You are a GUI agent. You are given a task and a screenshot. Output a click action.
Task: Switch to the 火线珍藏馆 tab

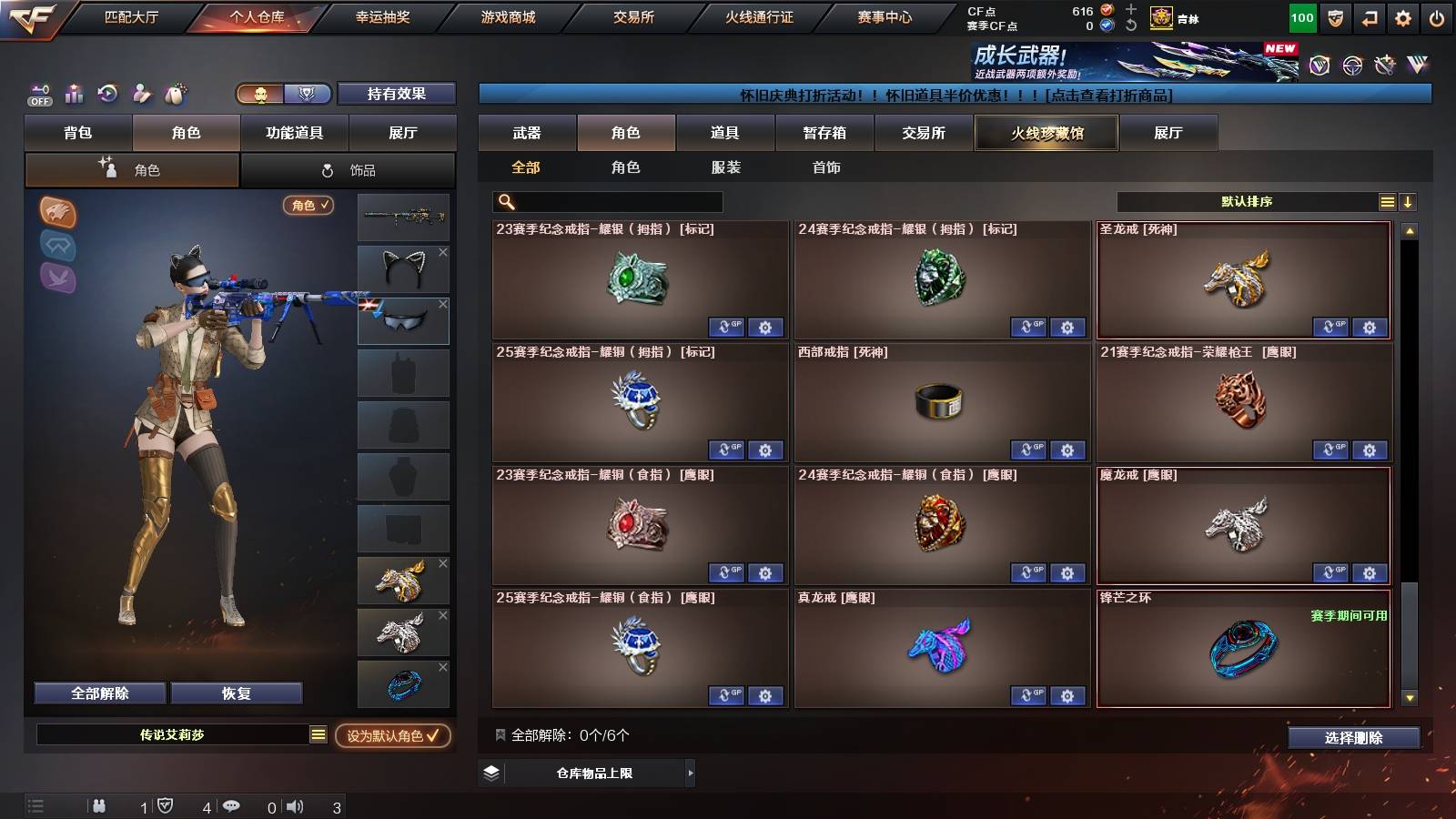[x=1046, y=133]
